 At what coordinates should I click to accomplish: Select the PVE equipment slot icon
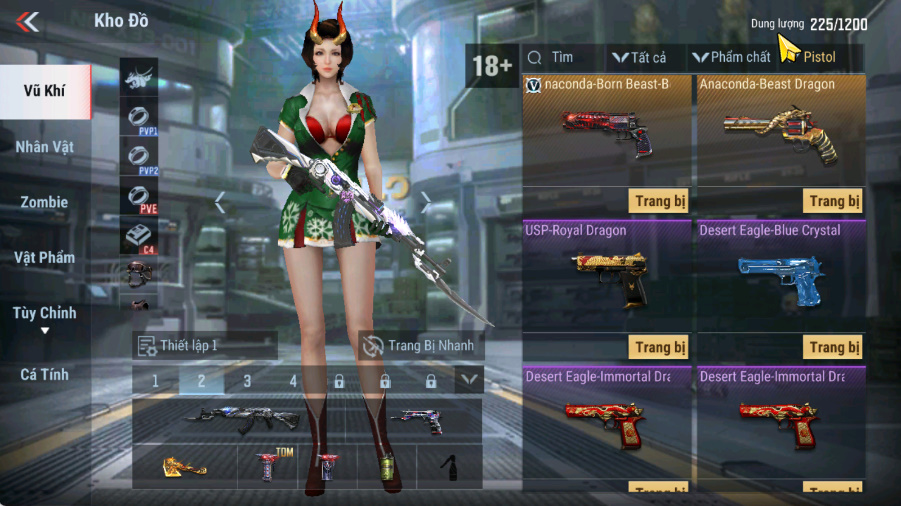tap(139, 197)
